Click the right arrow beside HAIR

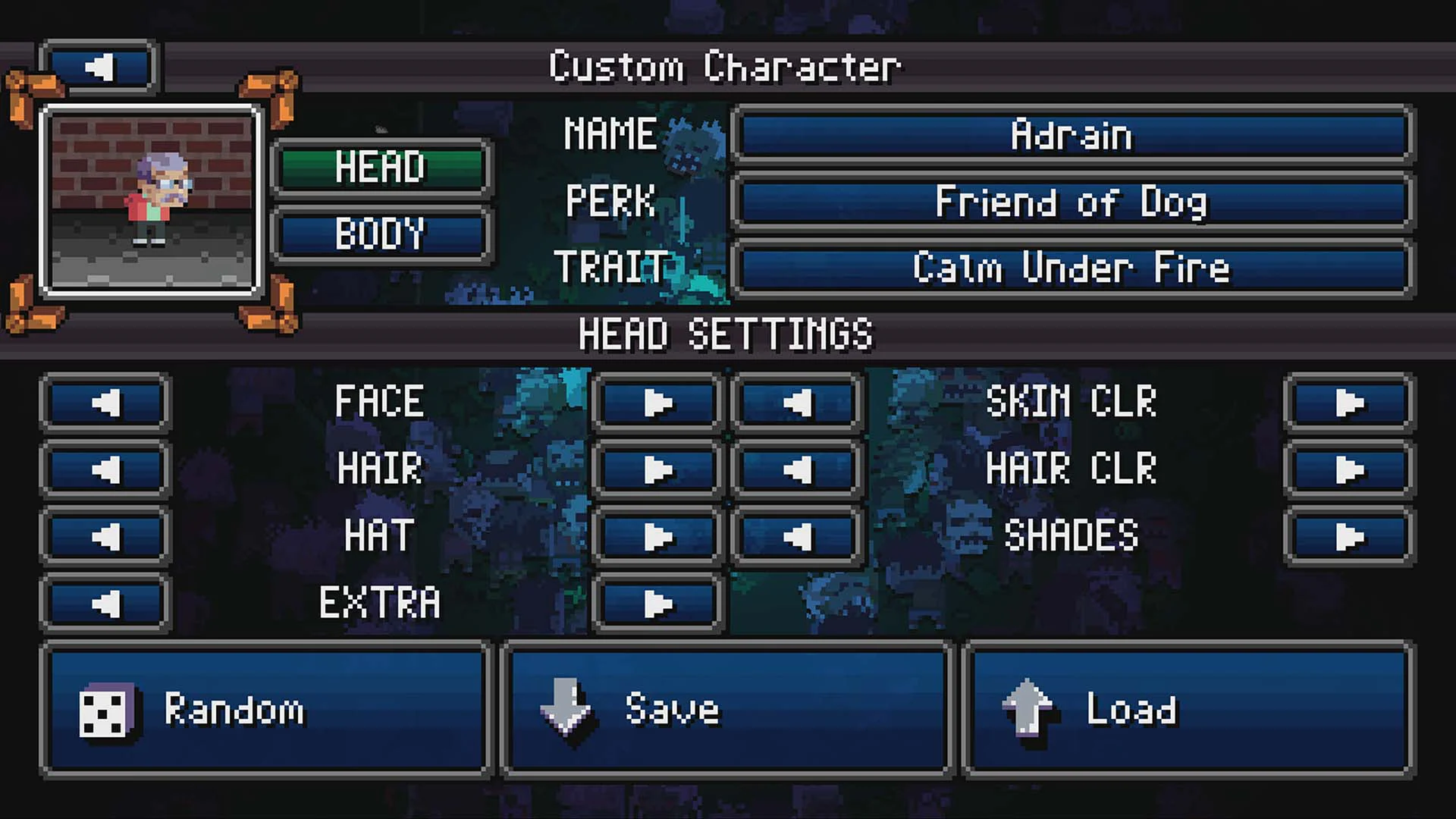655,469
